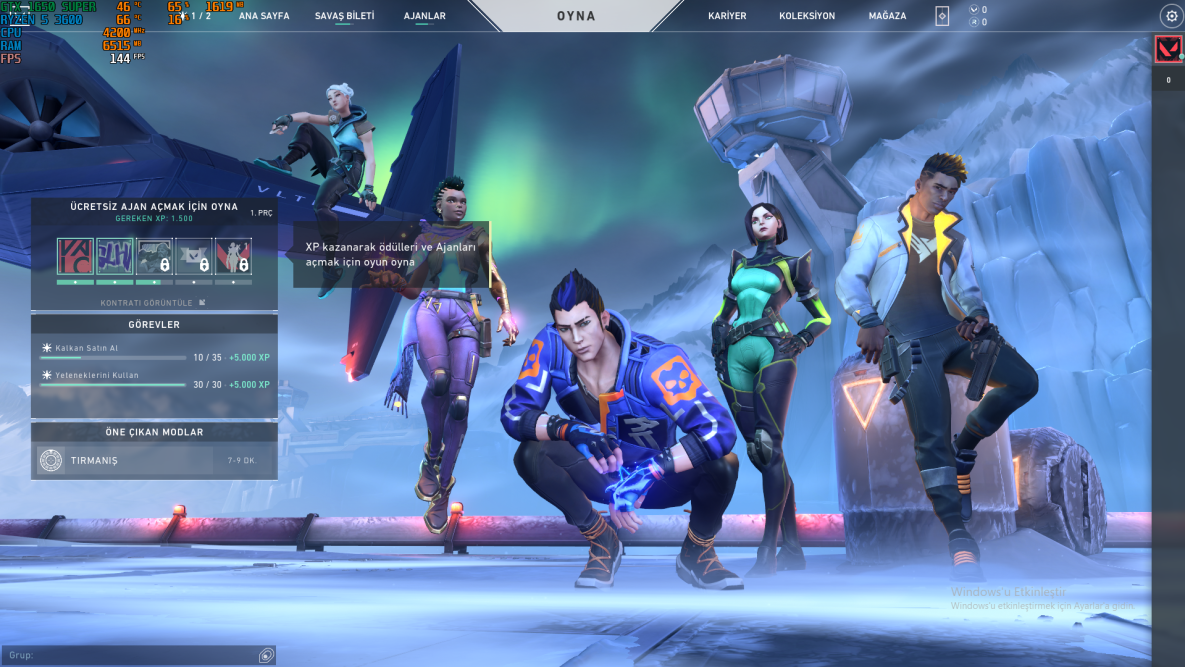Open the SAVAŞ BİLETİ tab
Viewport: 1185px width, 667px height.
[x=344, y=16]
